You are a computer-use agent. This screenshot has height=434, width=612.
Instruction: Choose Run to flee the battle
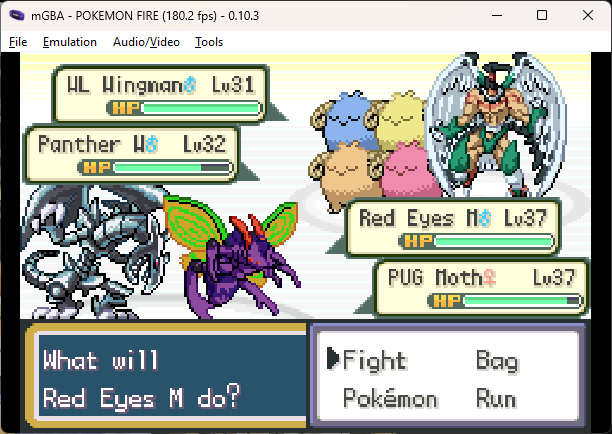[496, 399]
